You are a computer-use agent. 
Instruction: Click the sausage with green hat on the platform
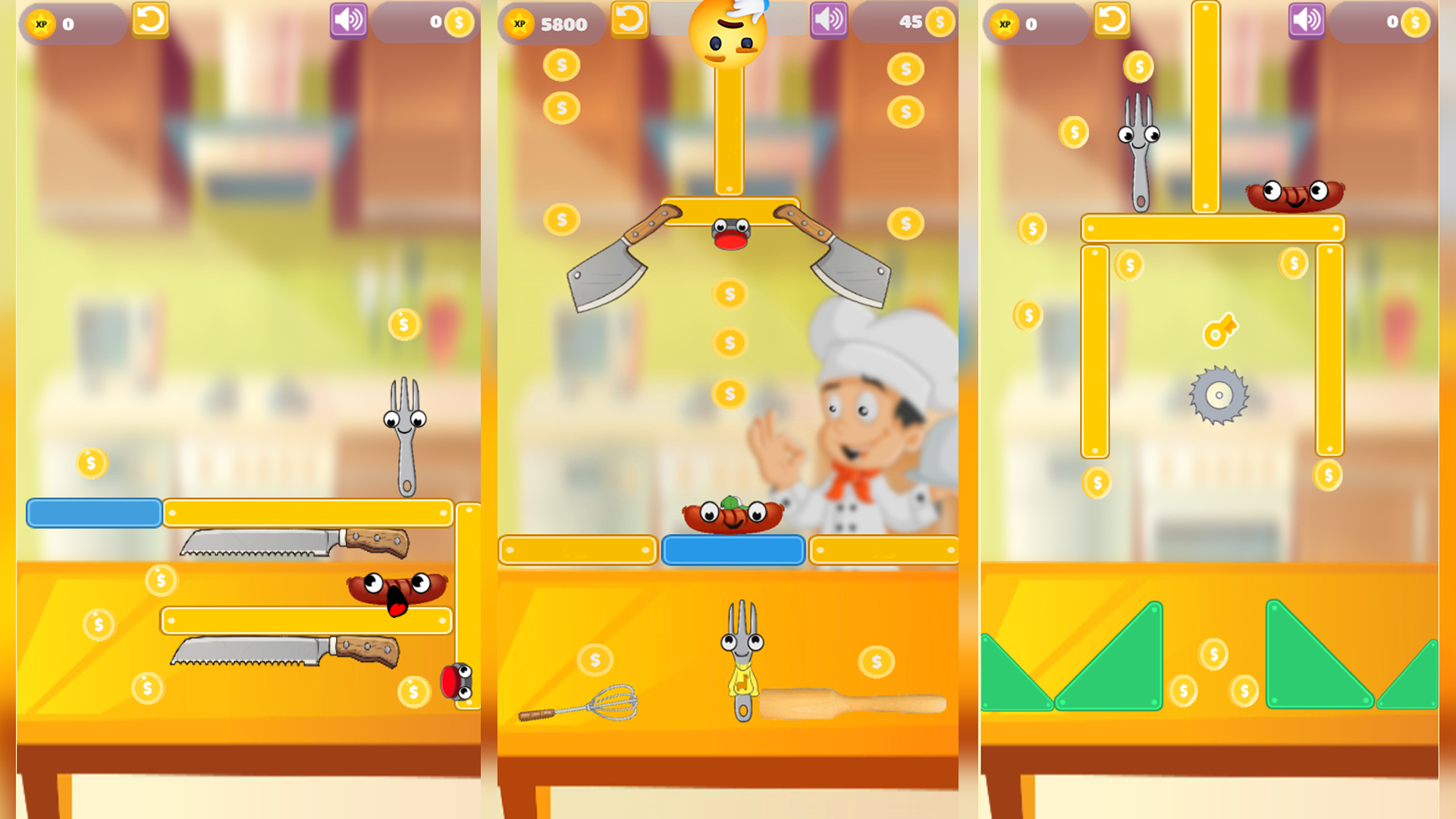click(x=732, y=518)
